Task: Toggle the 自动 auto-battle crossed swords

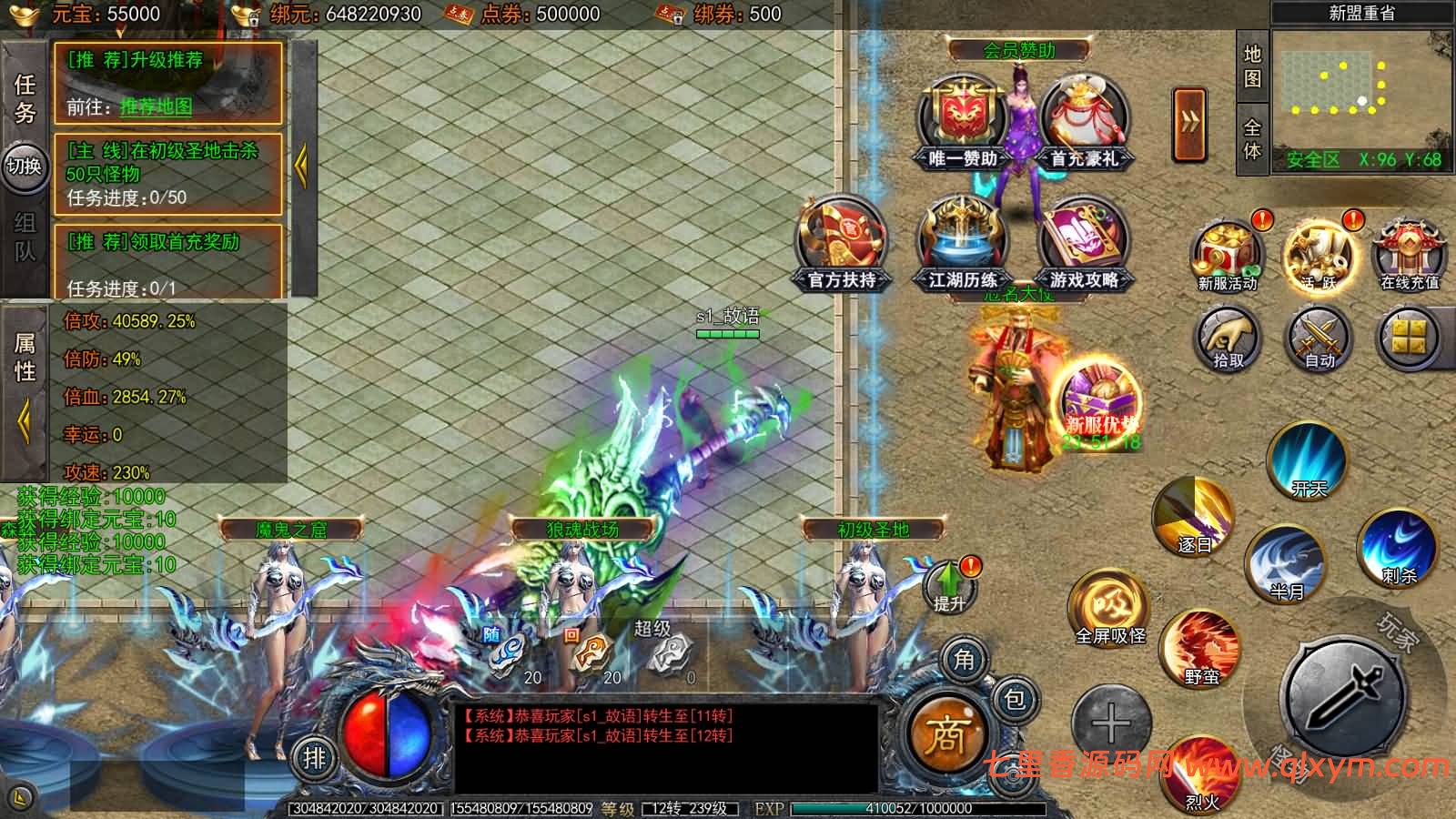Action: click(1319, 339)
